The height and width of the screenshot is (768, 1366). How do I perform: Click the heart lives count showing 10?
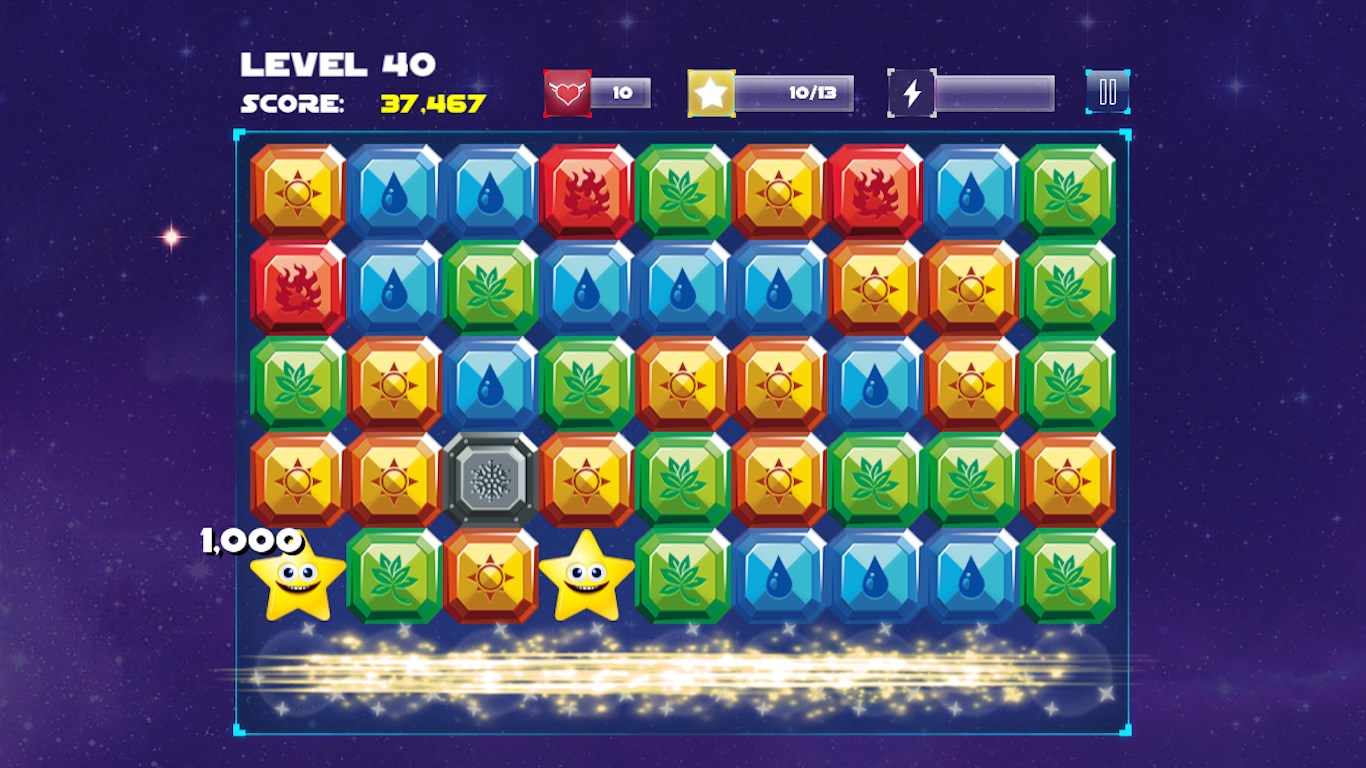pos(625,93)
